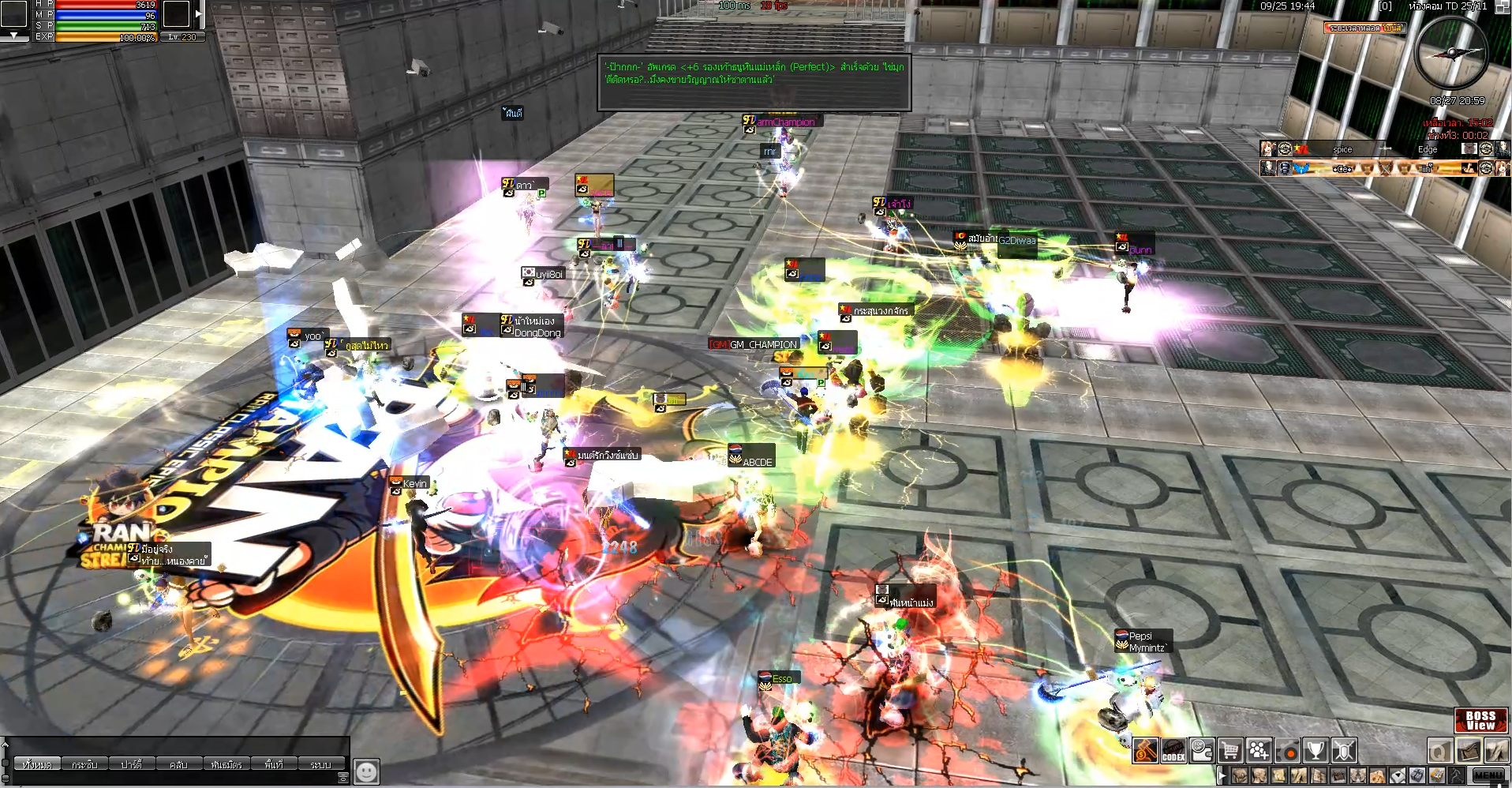Toggle the window mode button beside the map name

coord(1502,6)
